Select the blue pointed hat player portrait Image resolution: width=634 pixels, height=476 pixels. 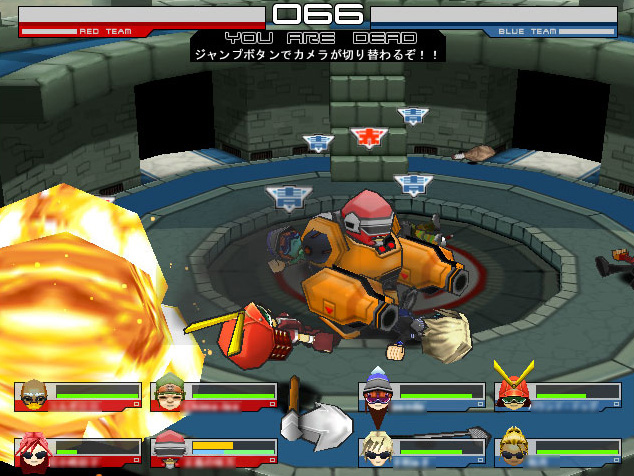376,396
